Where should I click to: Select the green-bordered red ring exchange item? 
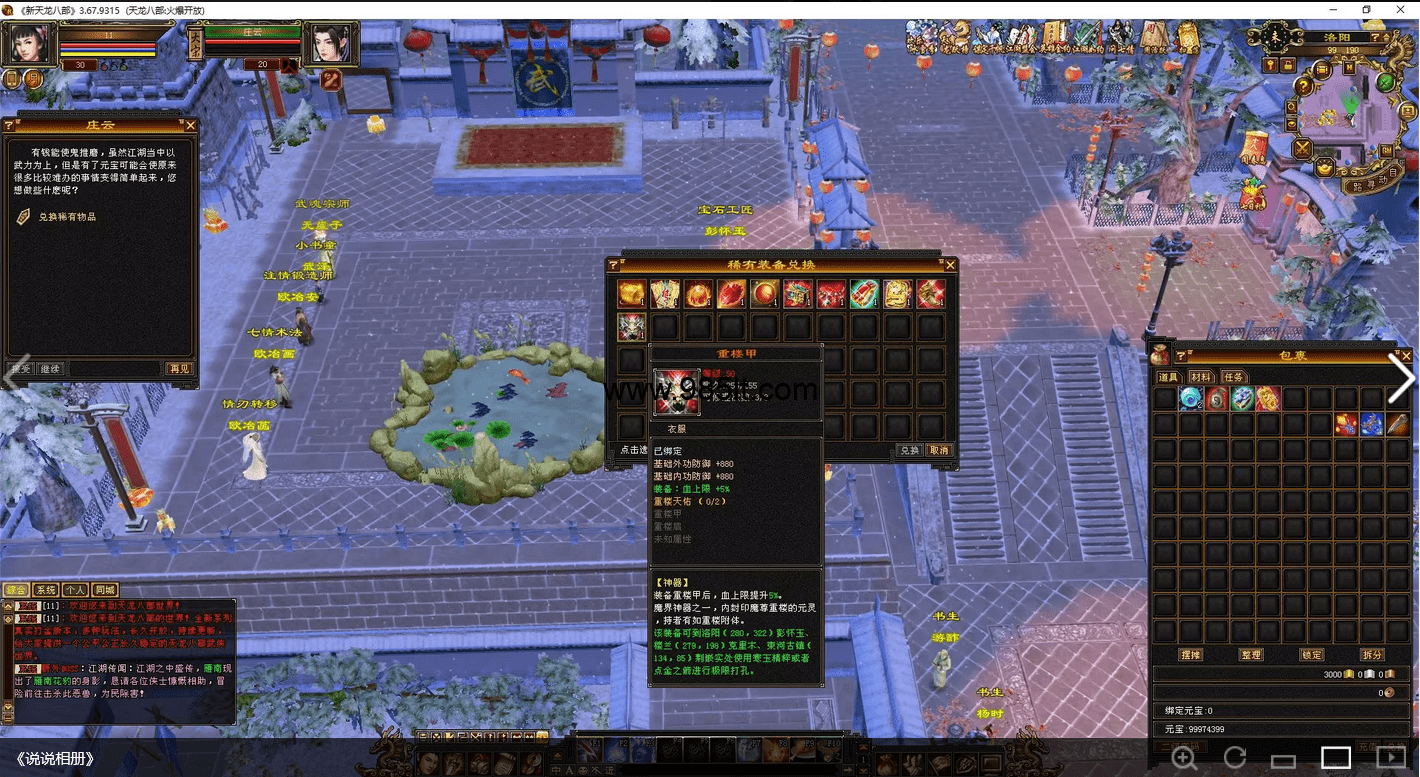864,294
